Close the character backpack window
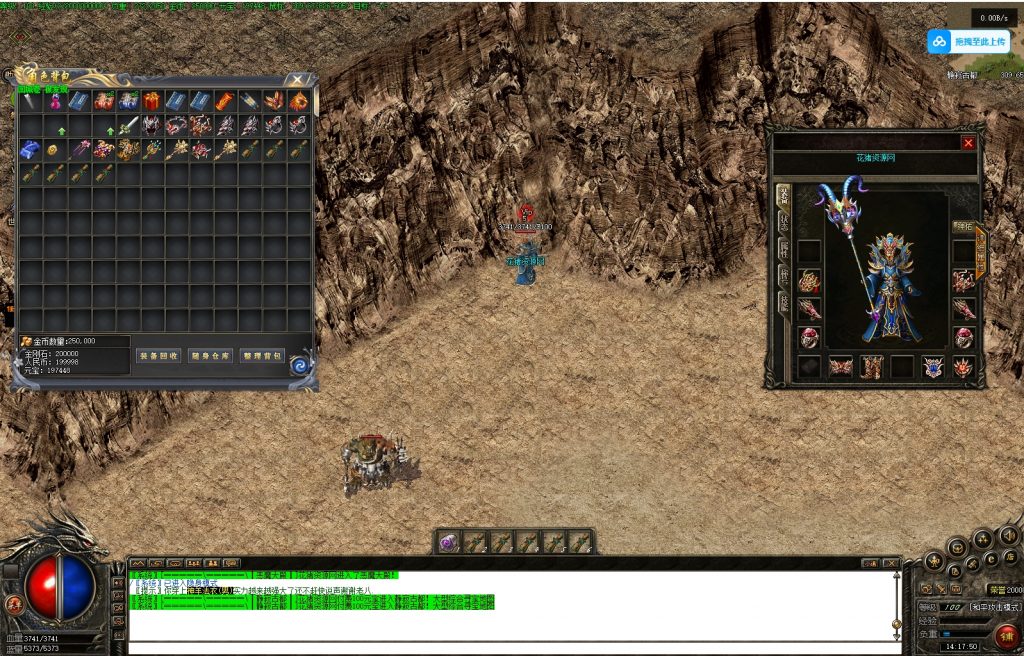The image size is (1024, 656). 297,79
